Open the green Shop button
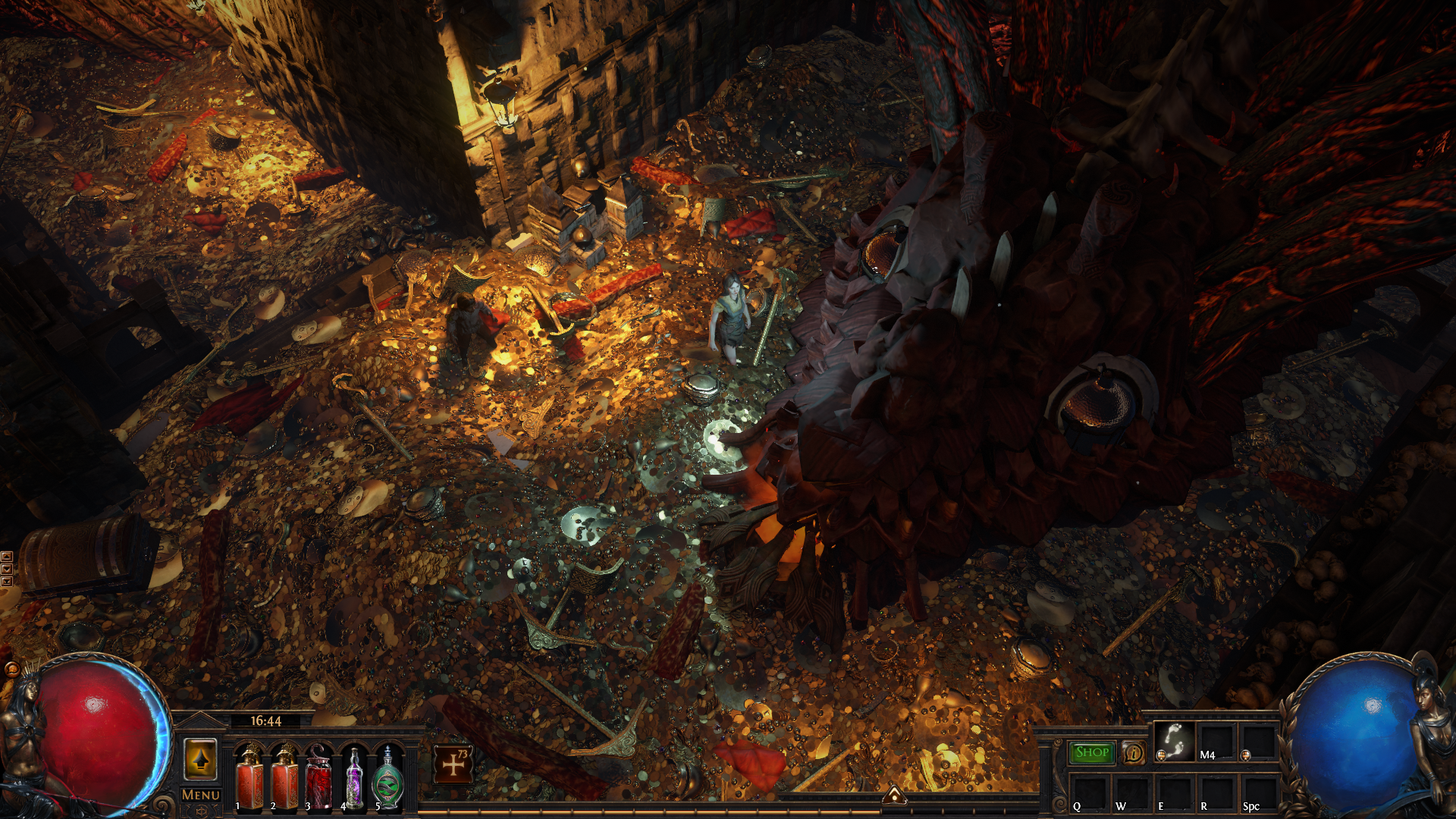Screen dimensions: 1456x819 point(1092,752)
